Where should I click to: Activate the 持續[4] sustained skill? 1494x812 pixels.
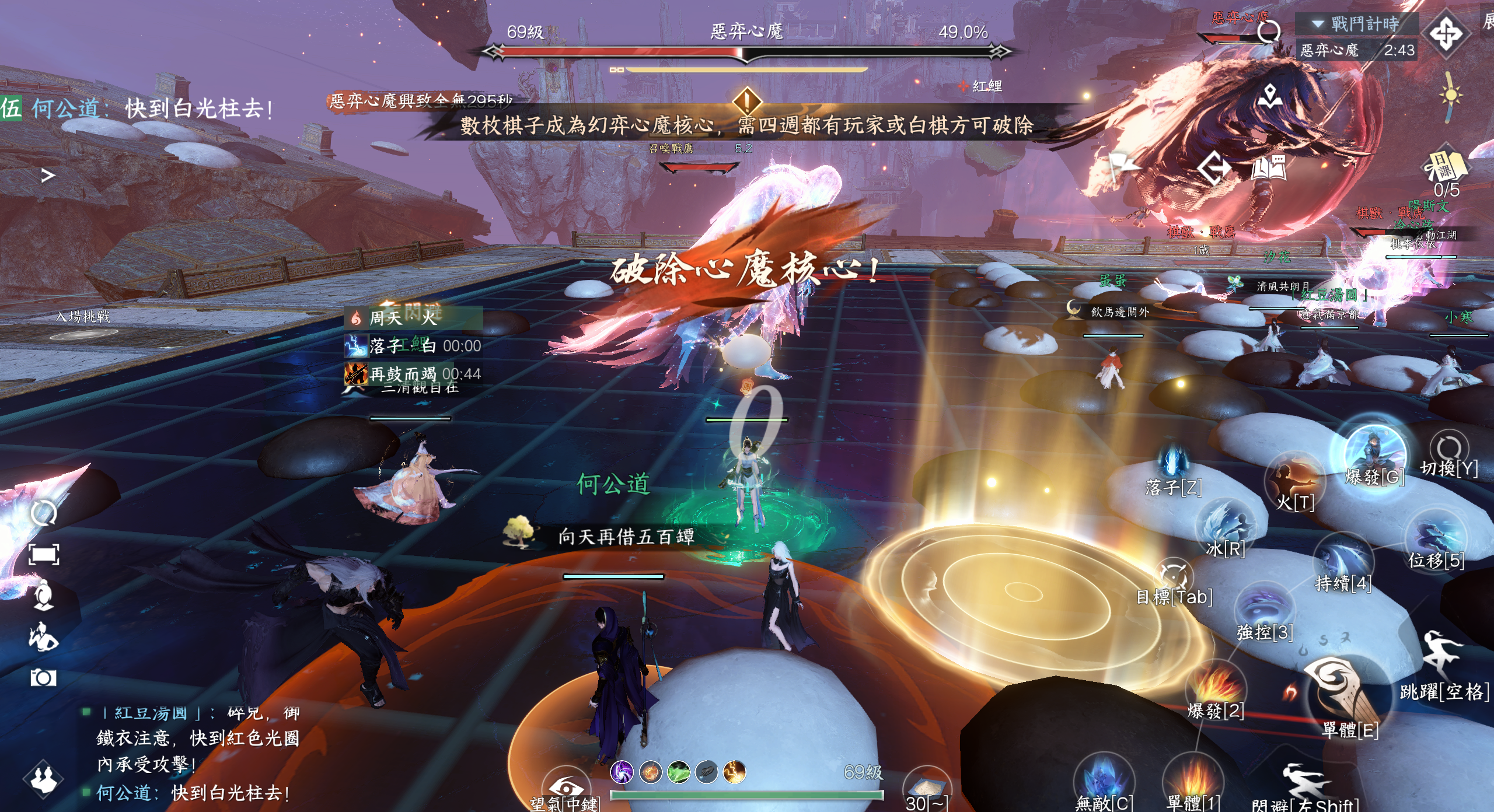coord(1342,560)
